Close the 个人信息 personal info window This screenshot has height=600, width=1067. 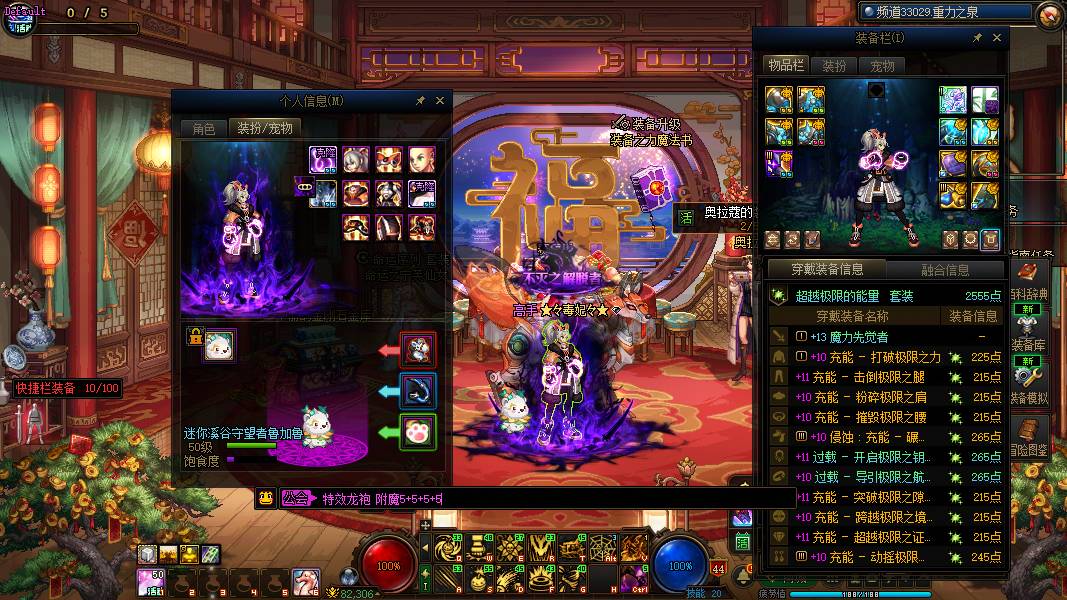pyautogui.click(x=439, y=101)
